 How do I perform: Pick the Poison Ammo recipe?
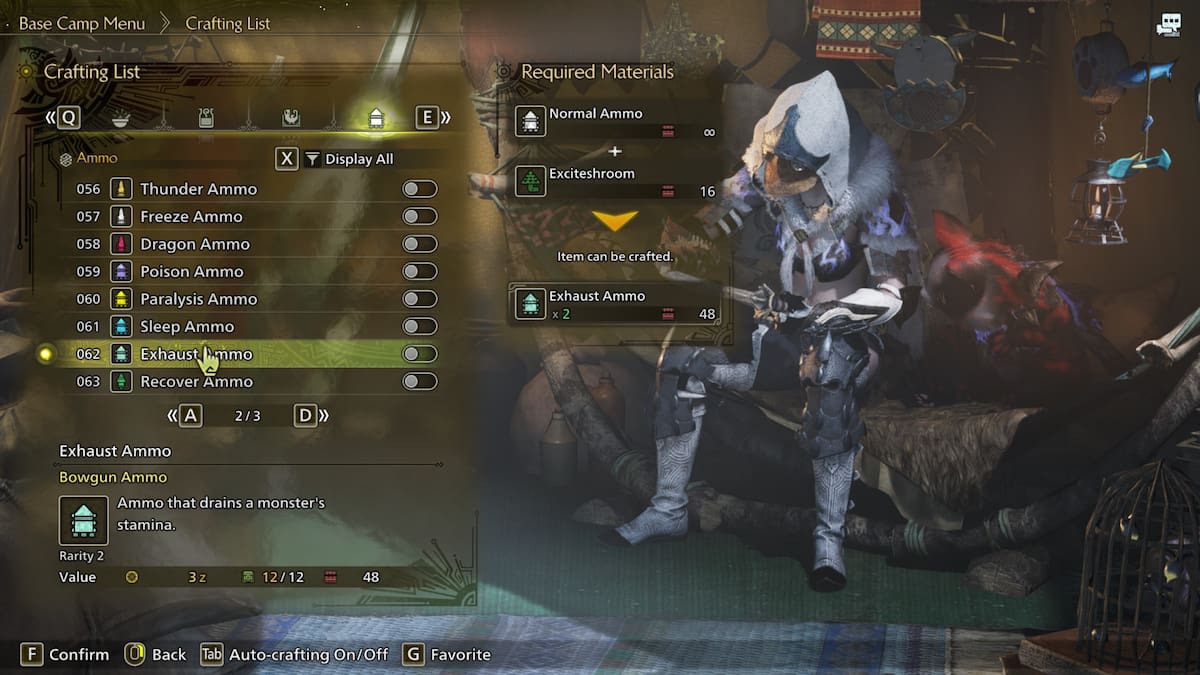point(192,271)
